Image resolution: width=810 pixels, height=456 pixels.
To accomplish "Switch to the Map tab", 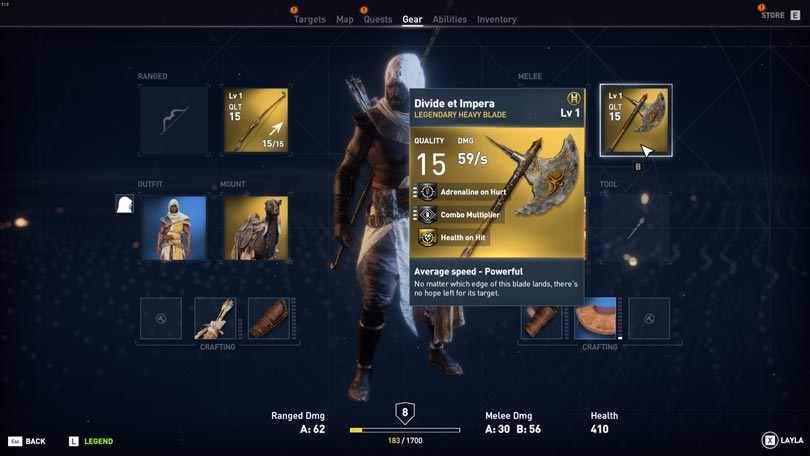I will click(x=344, y=20).
